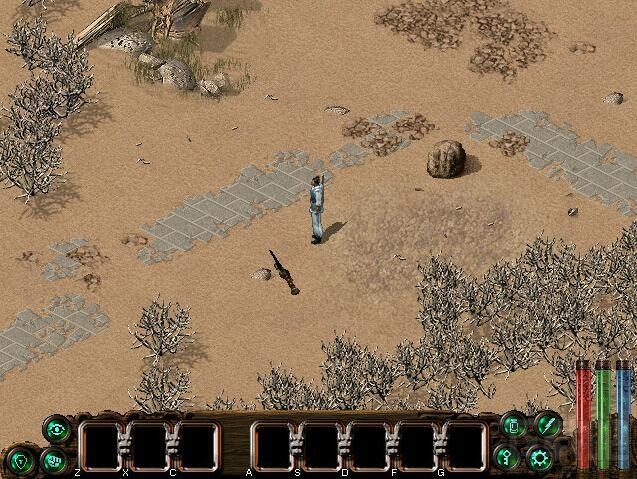Click the green eye button

coord(56,429)
